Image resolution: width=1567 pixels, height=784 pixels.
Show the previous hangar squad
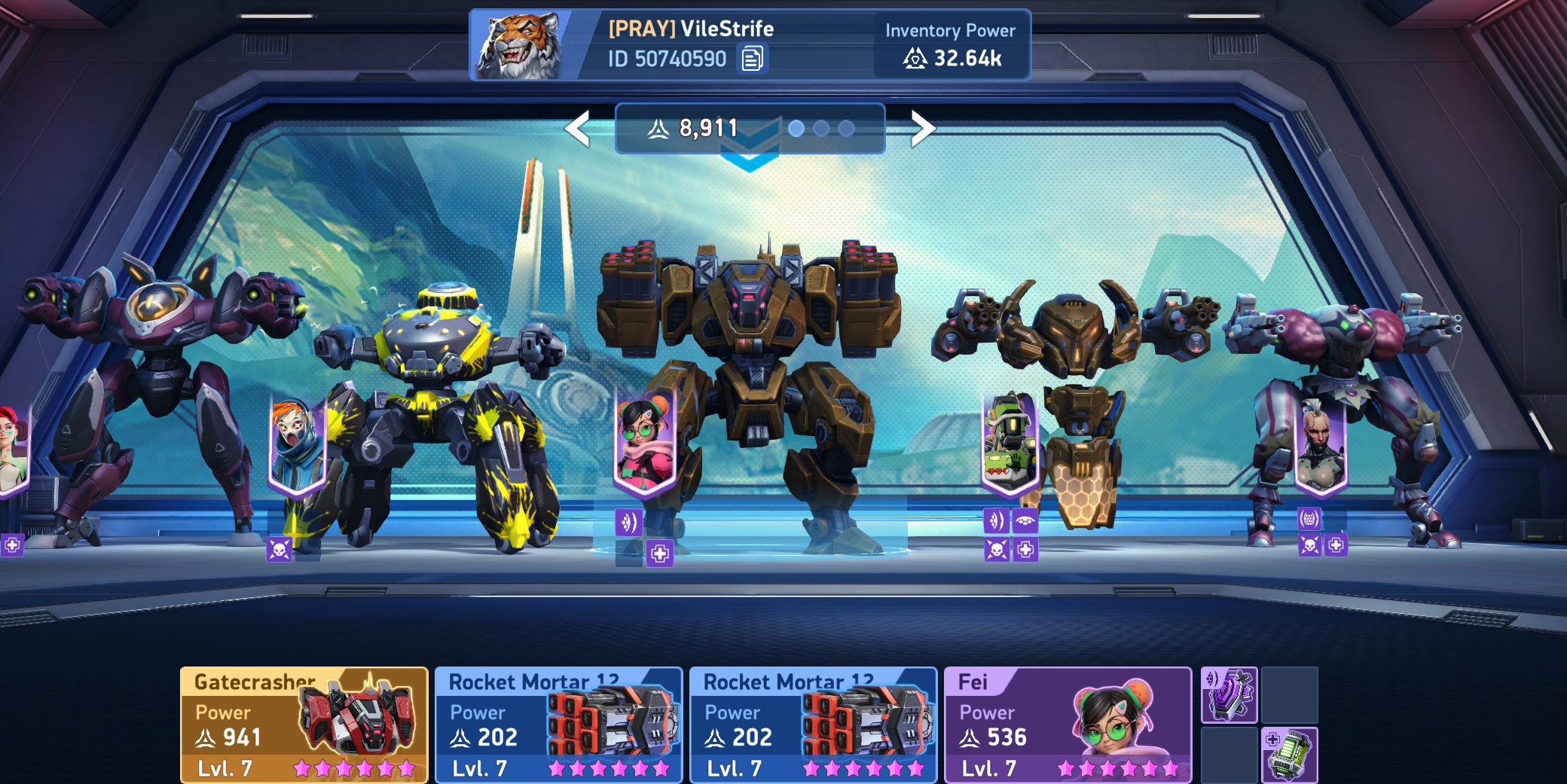point(578,129)
